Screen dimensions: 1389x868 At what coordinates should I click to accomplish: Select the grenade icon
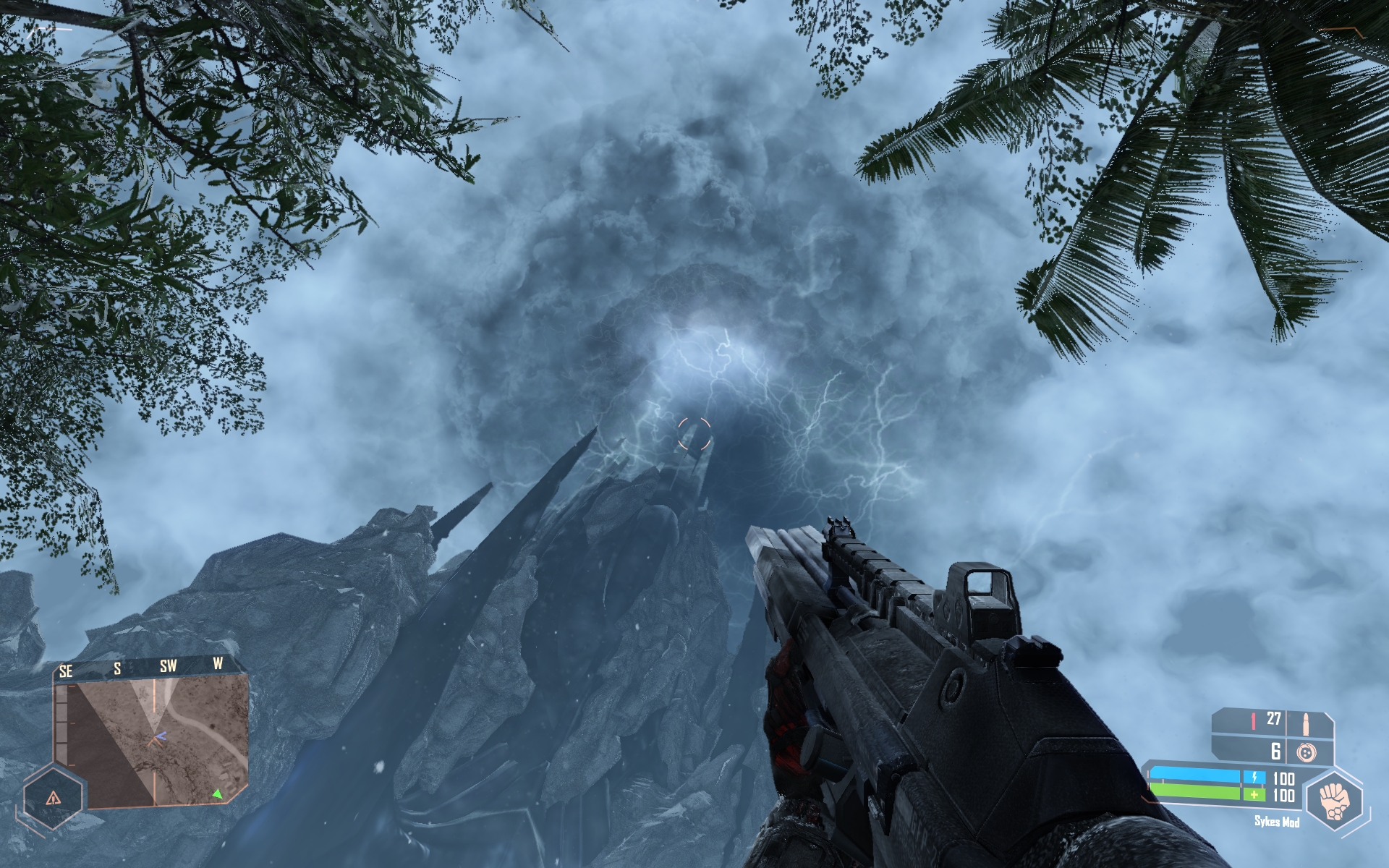click(1307, 753)
